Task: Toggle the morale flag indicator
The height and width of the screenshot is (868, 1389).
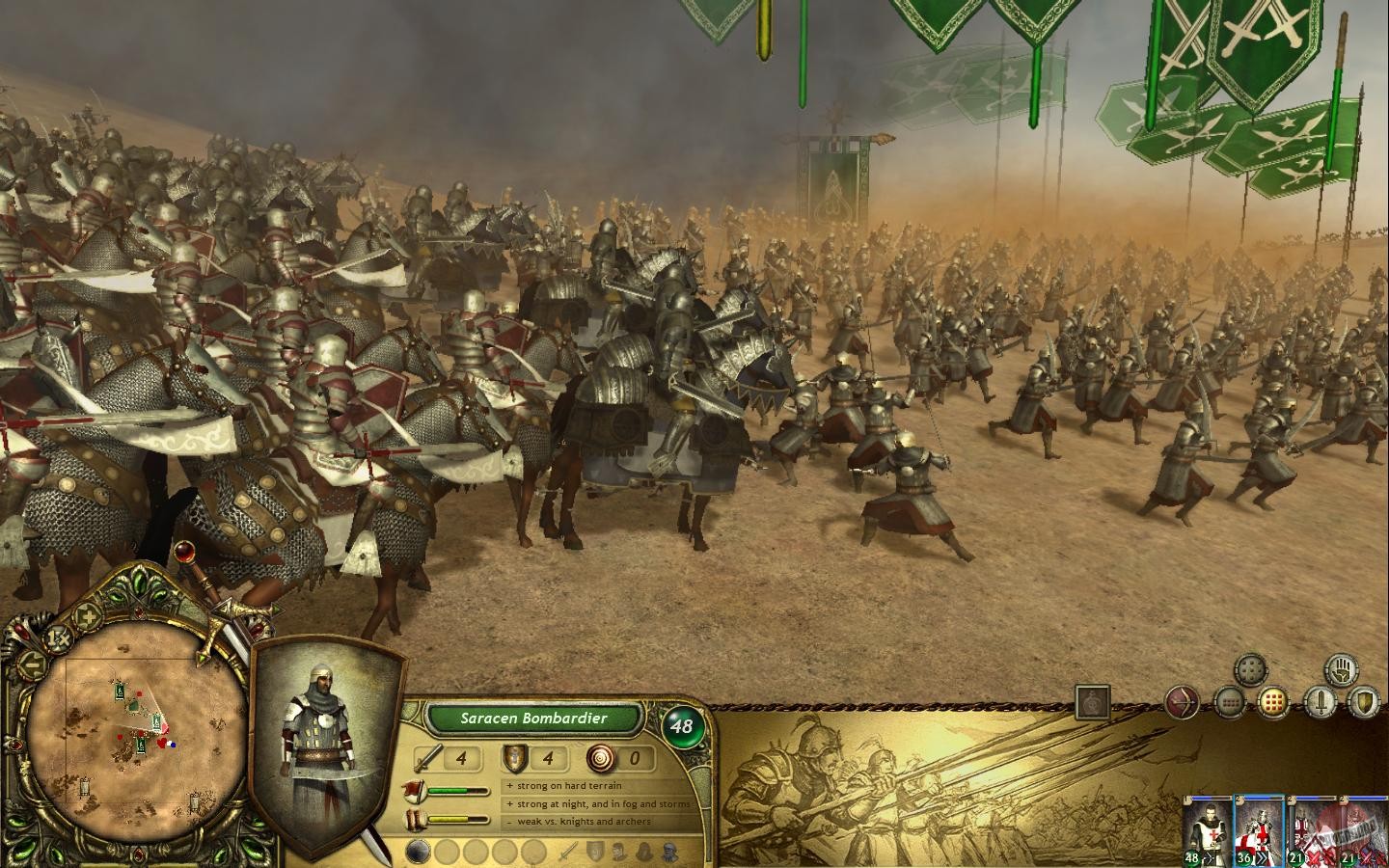Action: click(414, 790)
